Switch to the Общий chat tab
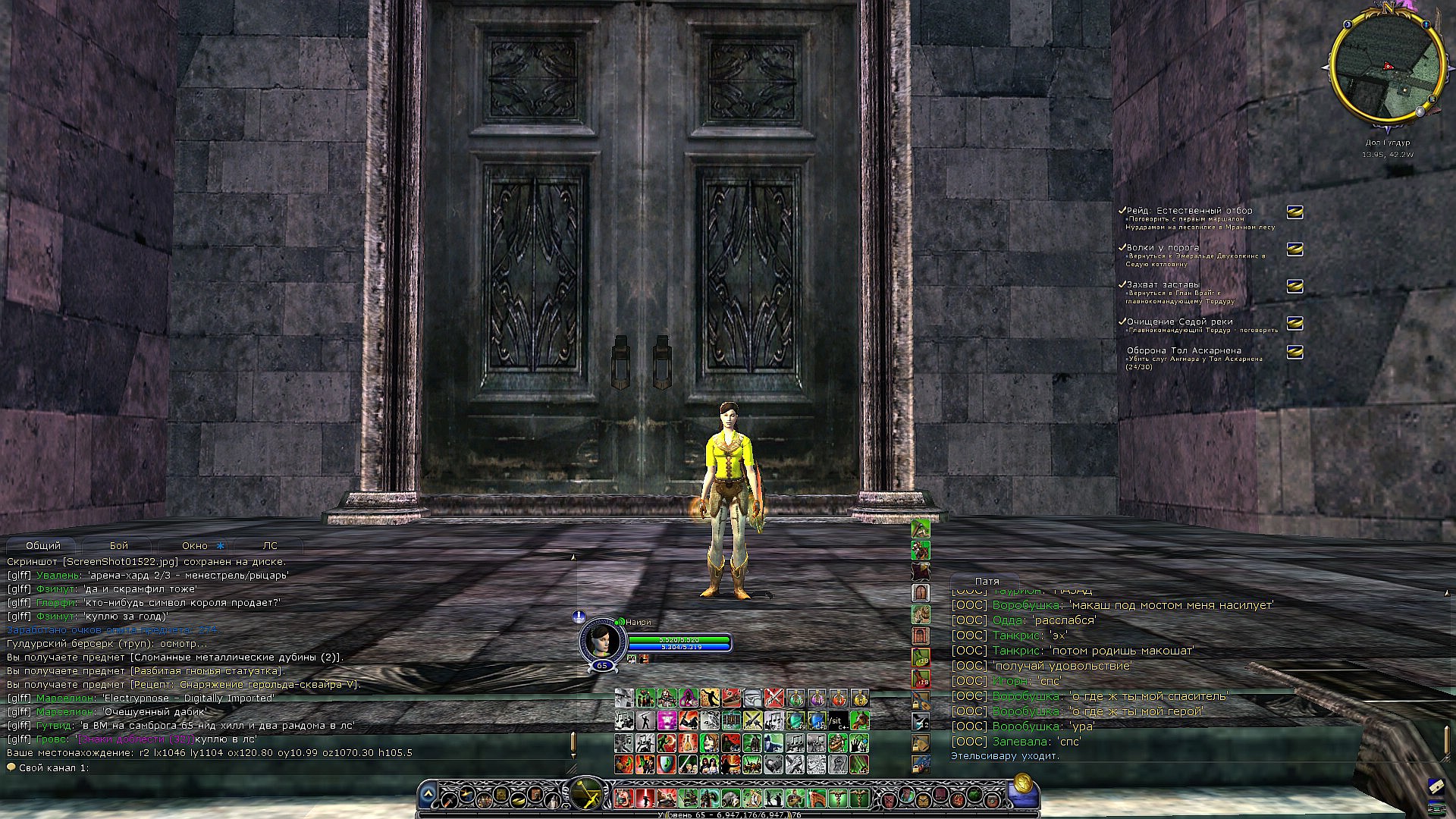This screenshot has height=819, width=1456. [43, 545]
